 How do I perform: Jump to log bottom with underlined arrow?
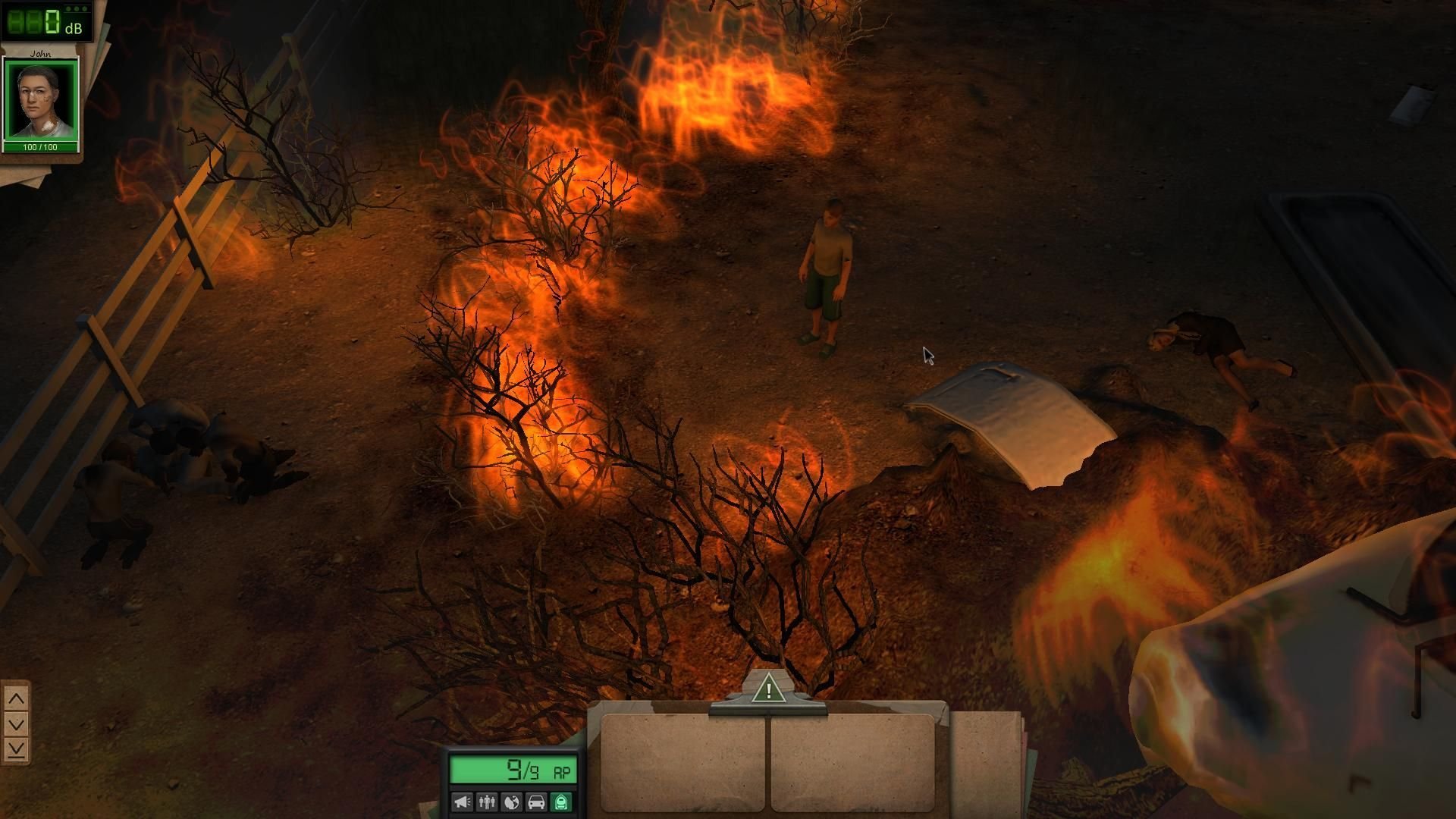point(16,749)
